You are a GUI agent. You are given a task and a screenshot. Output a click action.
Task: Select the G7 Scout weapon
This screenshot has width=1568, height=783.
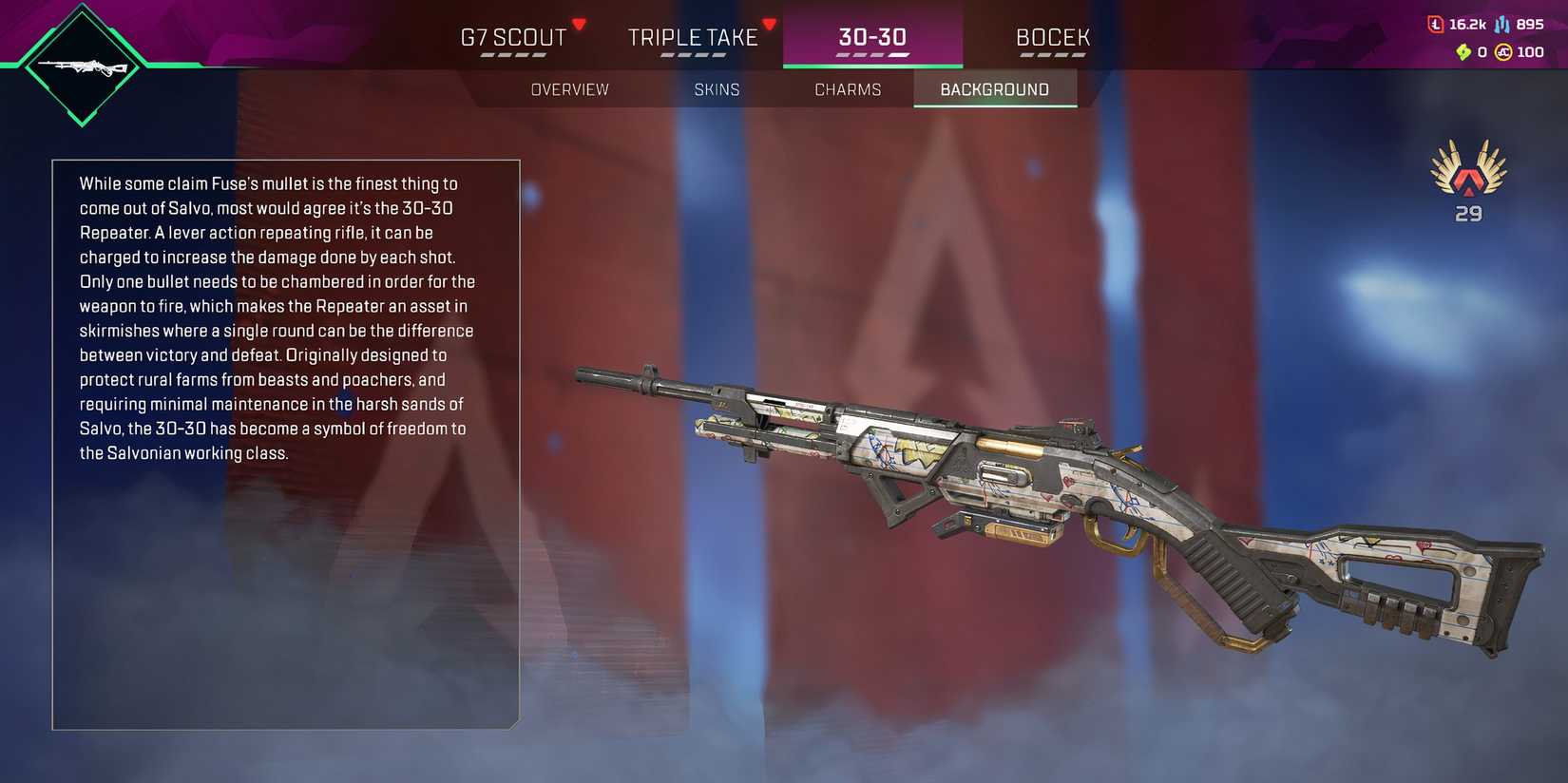(x=510, y=37)
